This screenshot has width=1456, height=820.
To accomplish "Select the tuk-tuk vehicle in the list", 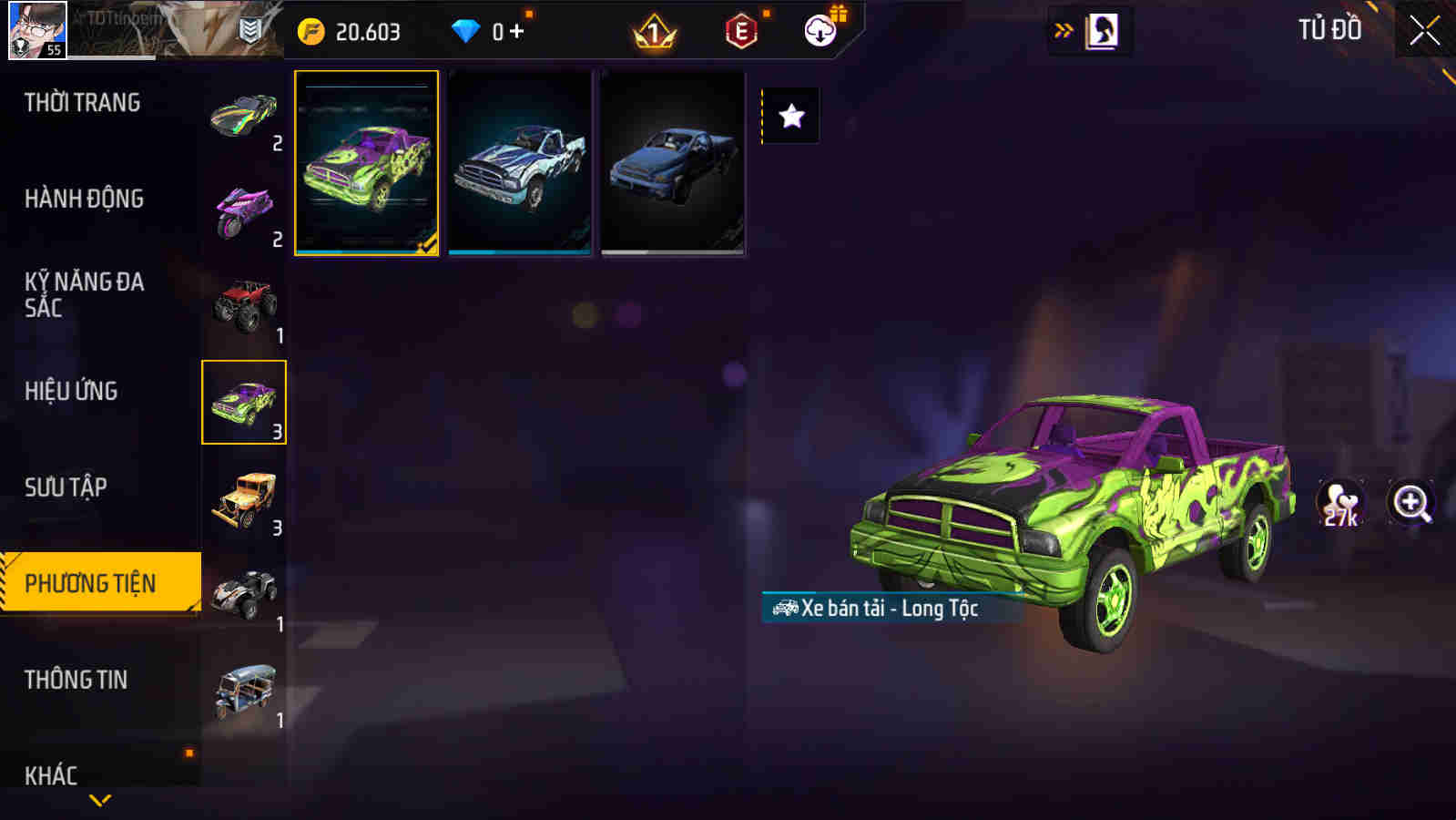I will point(244,685).
